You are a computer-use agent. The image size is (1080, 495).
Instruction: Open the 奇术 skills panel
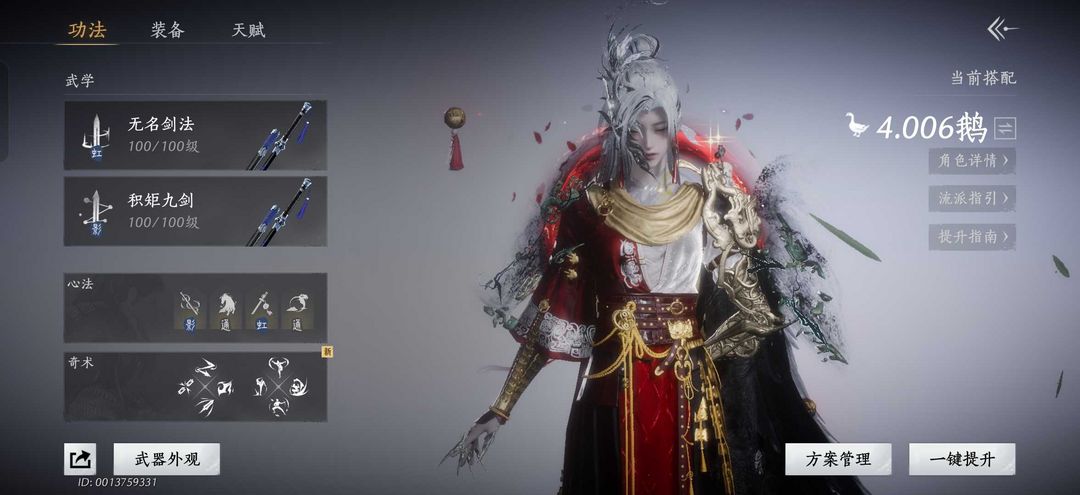click(195, 386)
